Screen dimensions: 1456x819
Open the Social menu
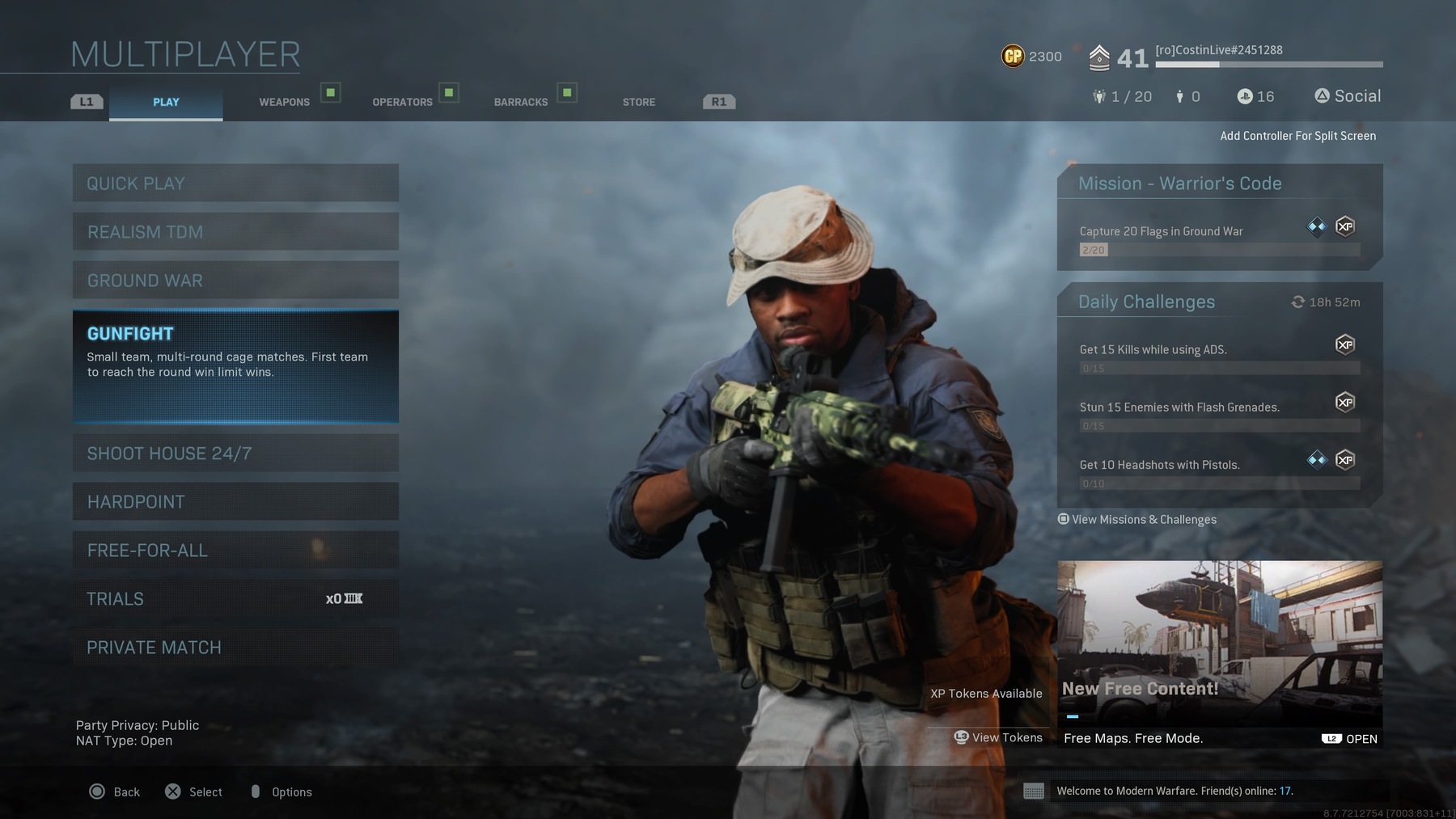[x=1348, y=96]
